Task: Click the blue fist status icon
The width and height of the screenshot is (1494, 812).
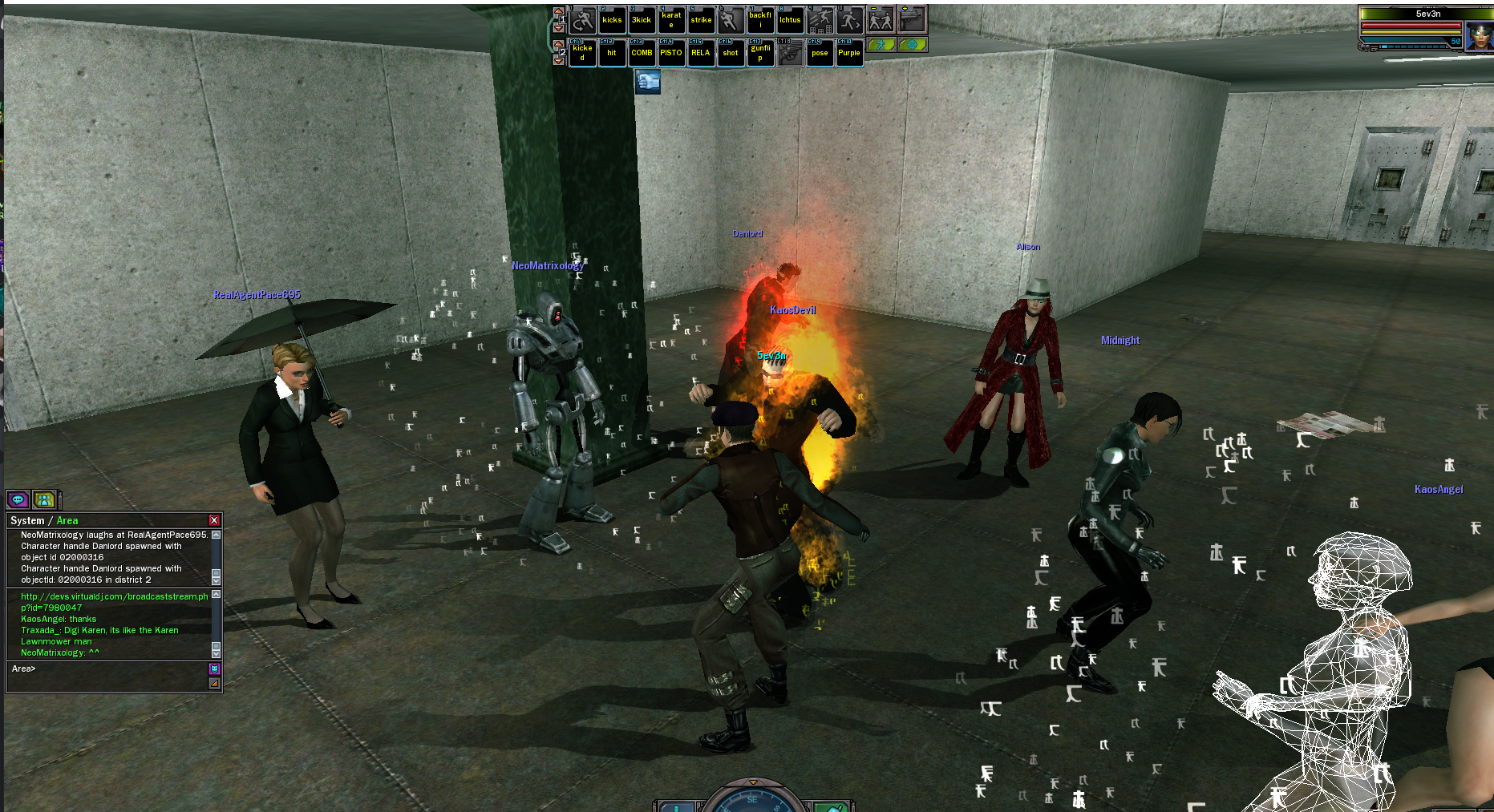Action: 648,81
